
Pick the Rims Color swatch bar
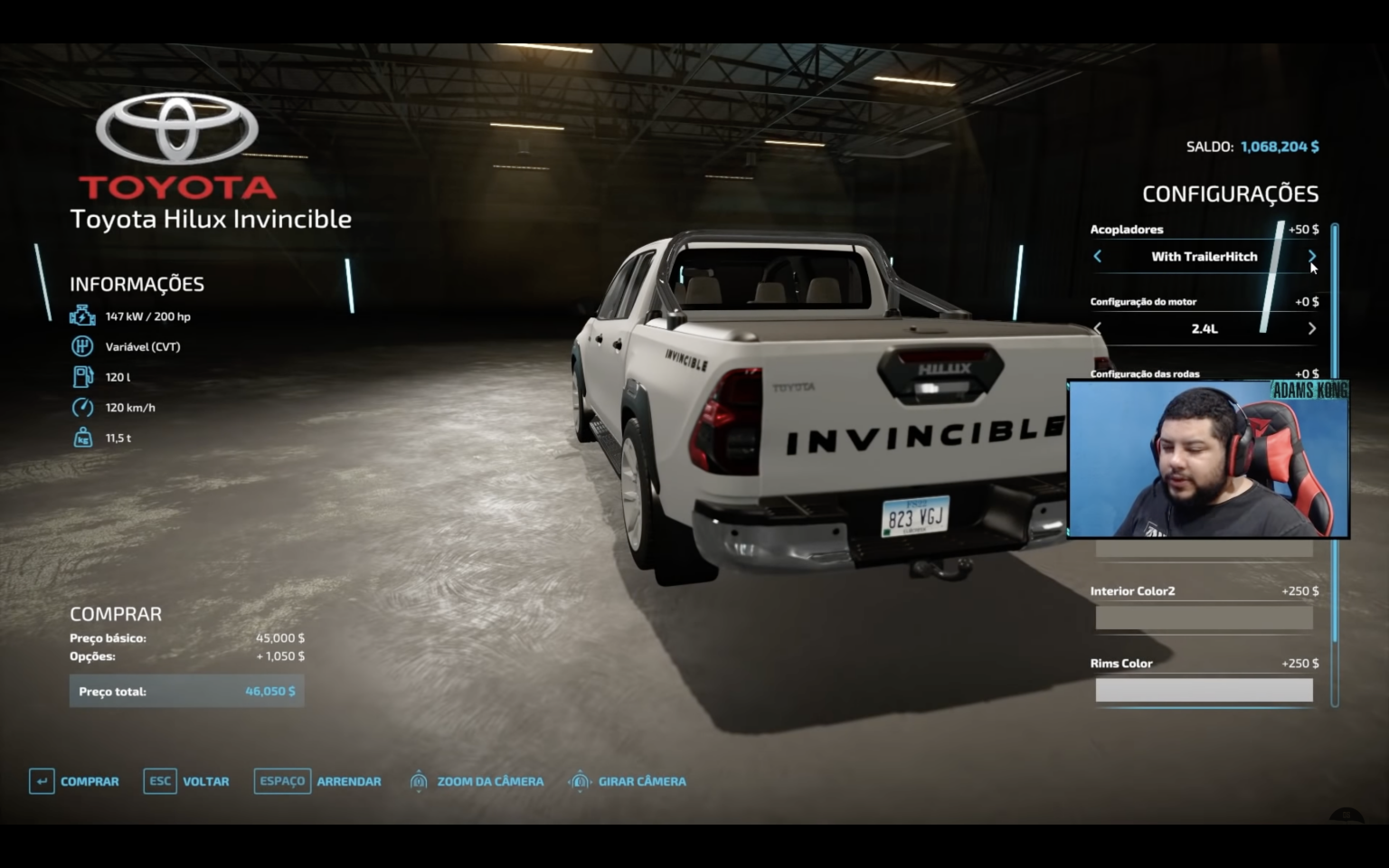coord(1204,690)
